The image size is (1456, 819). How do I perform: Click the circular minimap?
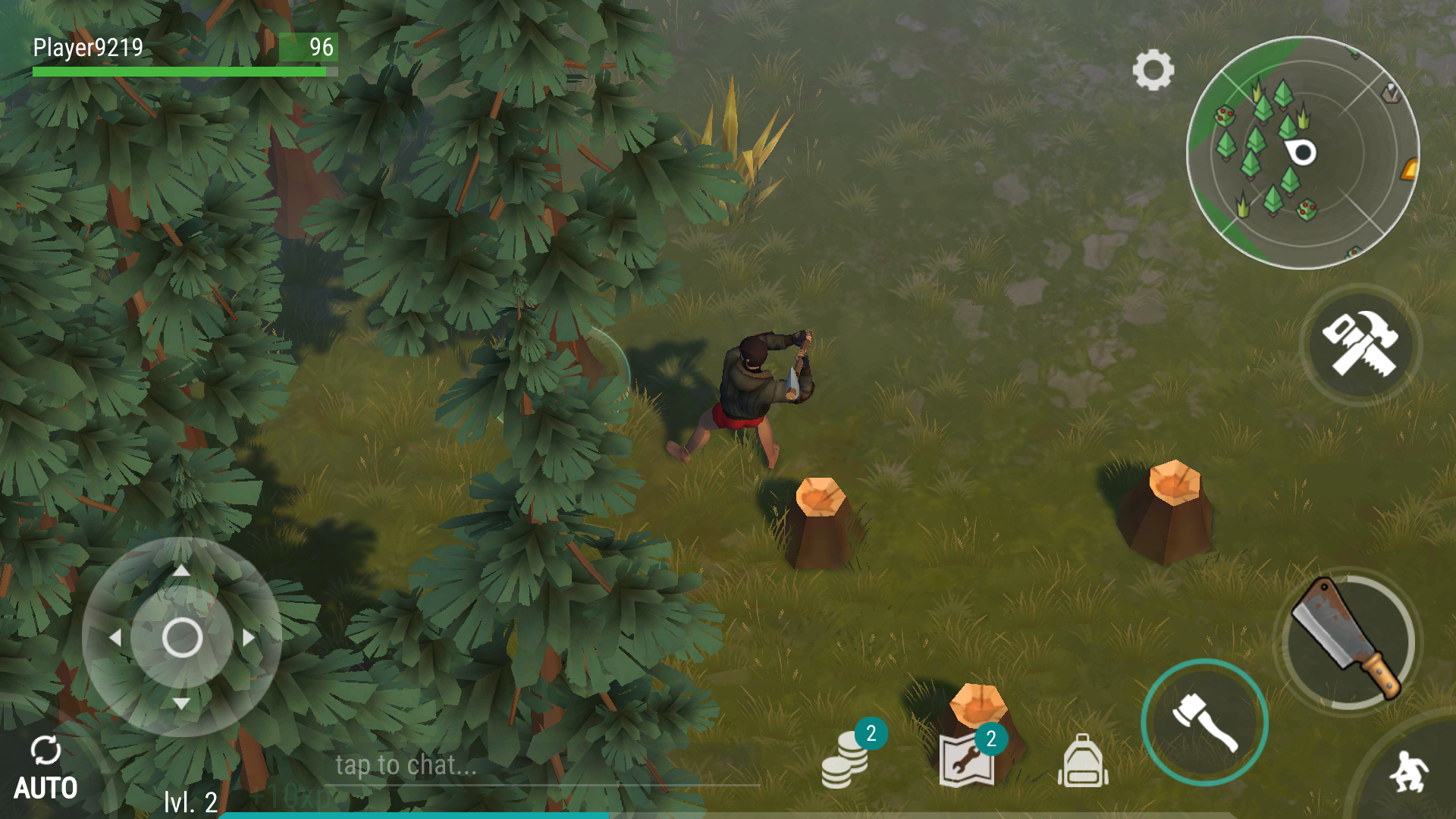(1302, 152)
